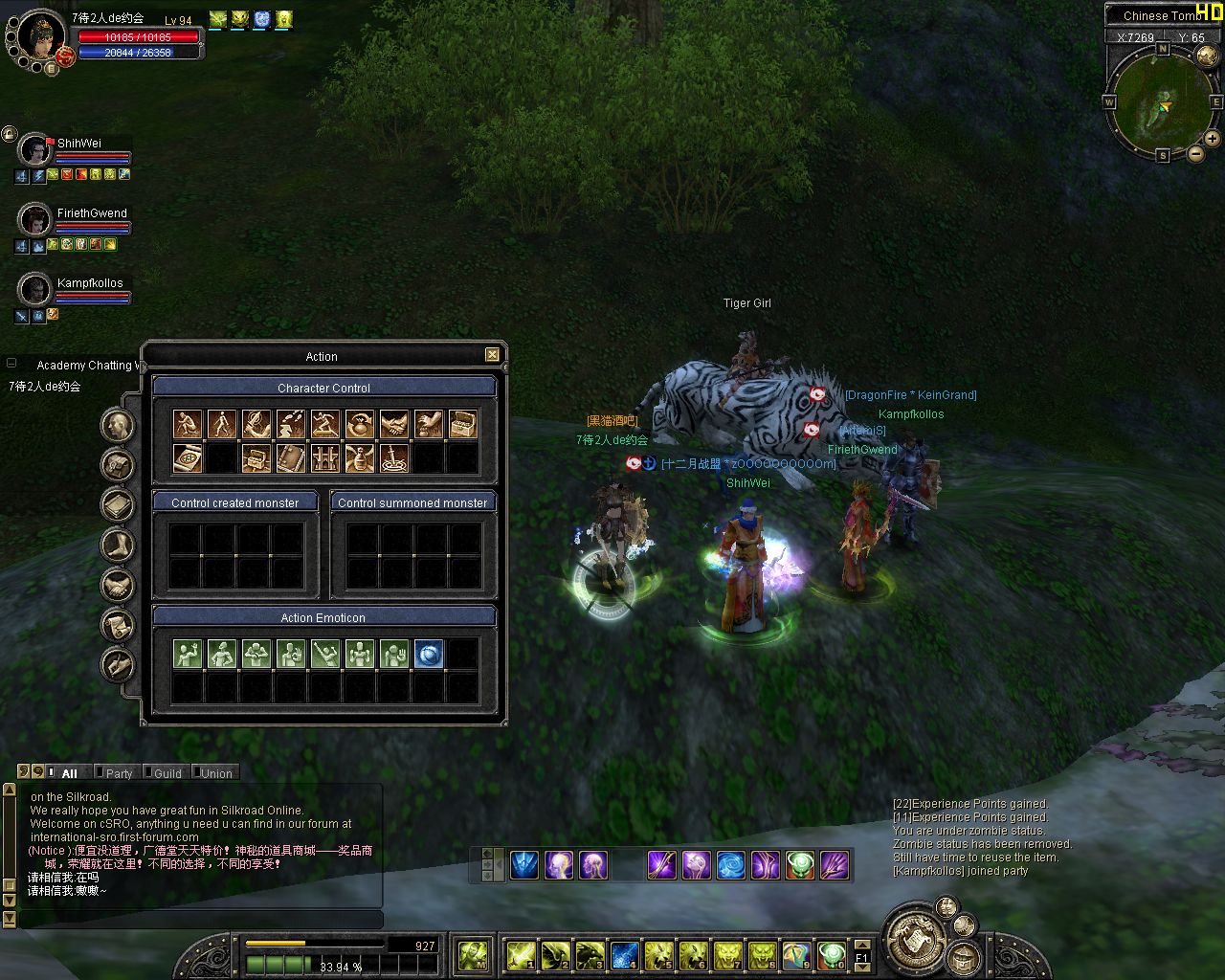Select party member ShihWei's portrait

[35, 150]
